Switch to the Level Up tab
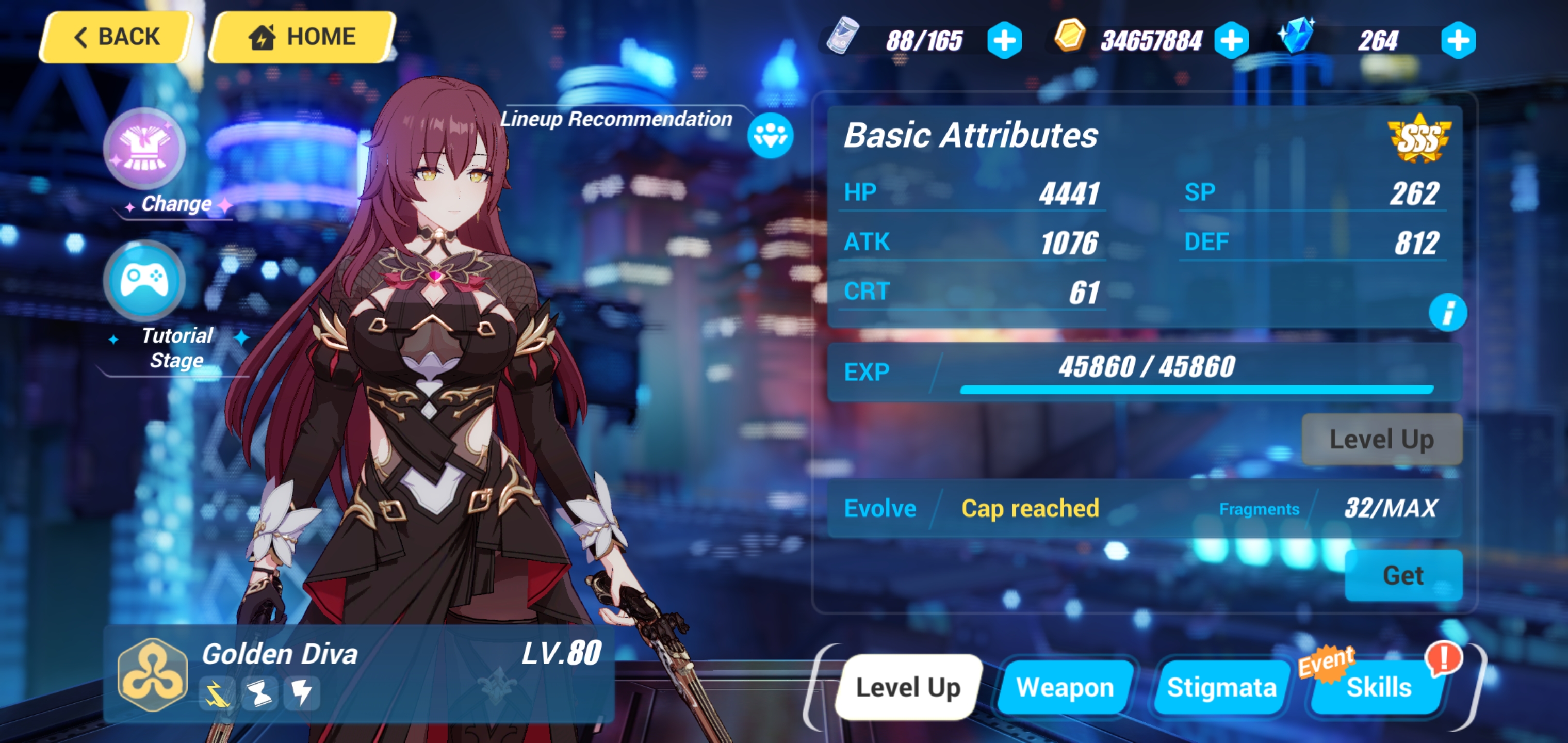Screen dimensions: 1568x743 (908, 687)
